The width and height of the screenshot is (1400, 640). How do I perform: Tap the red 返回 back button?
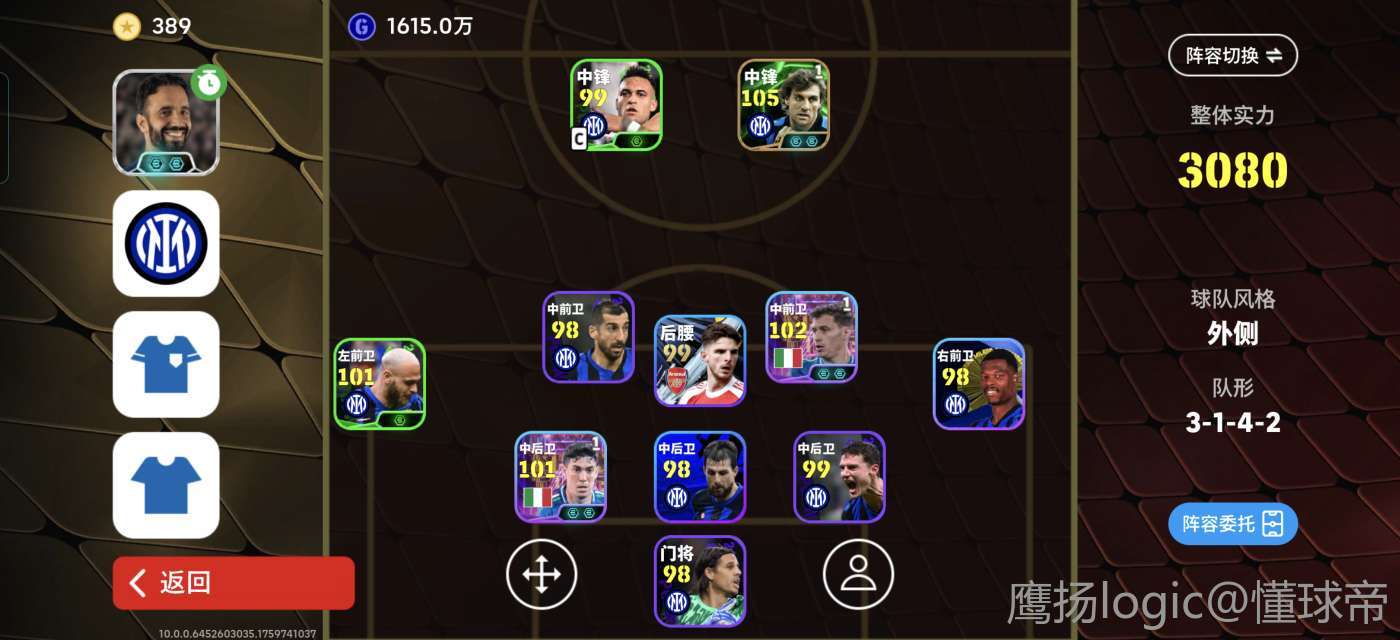click(x=233, y=583)
